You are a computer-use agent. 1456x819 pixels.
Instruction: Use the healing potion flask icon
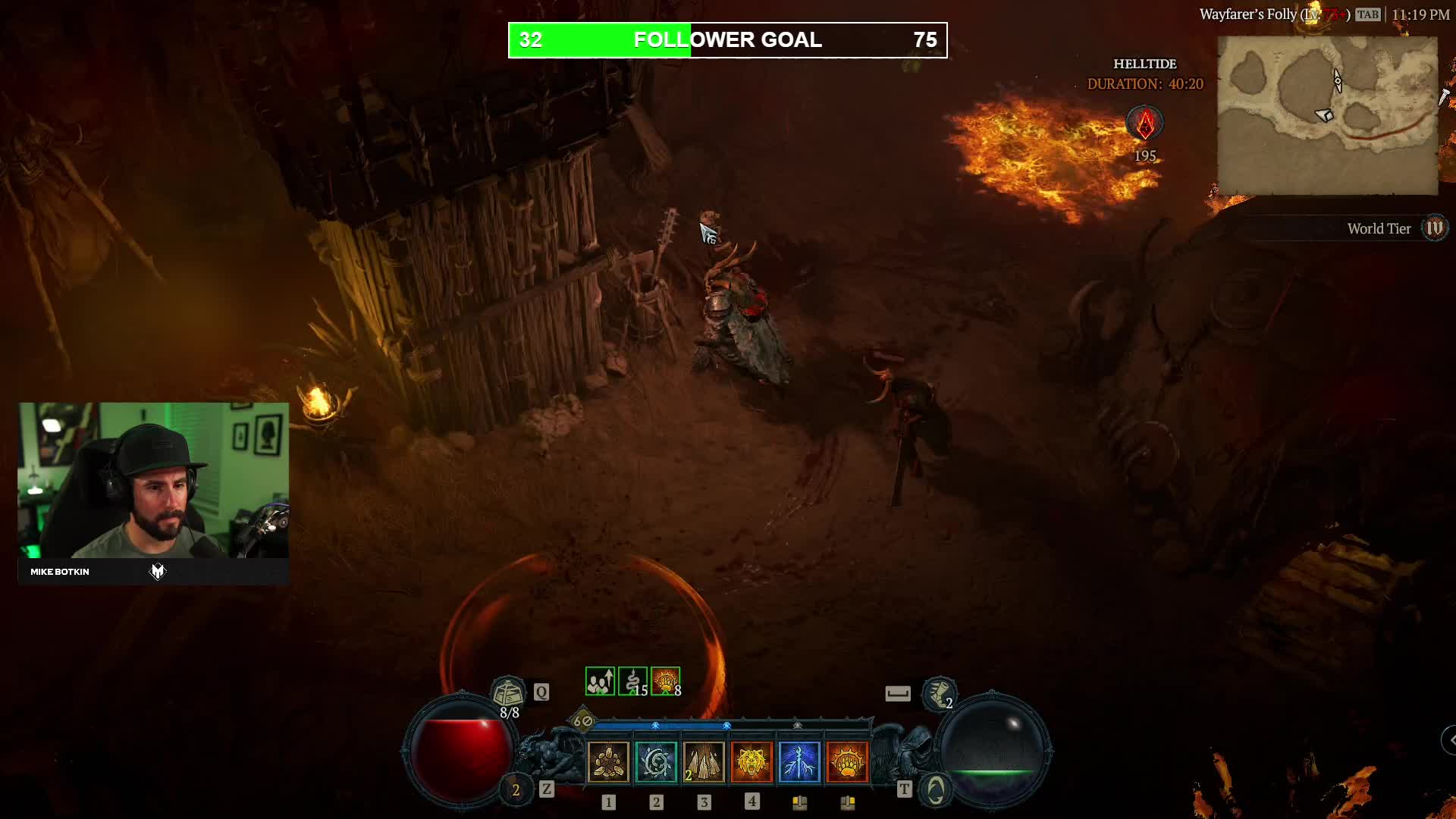[507, 692]
